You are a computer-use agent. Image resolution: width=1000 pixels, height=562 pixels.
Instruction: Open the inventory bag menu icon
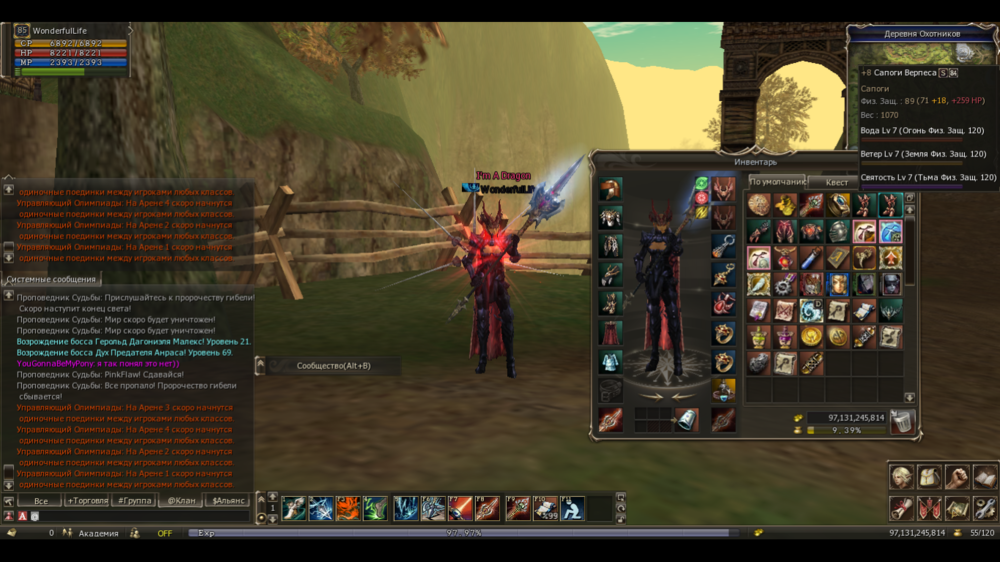930,477
